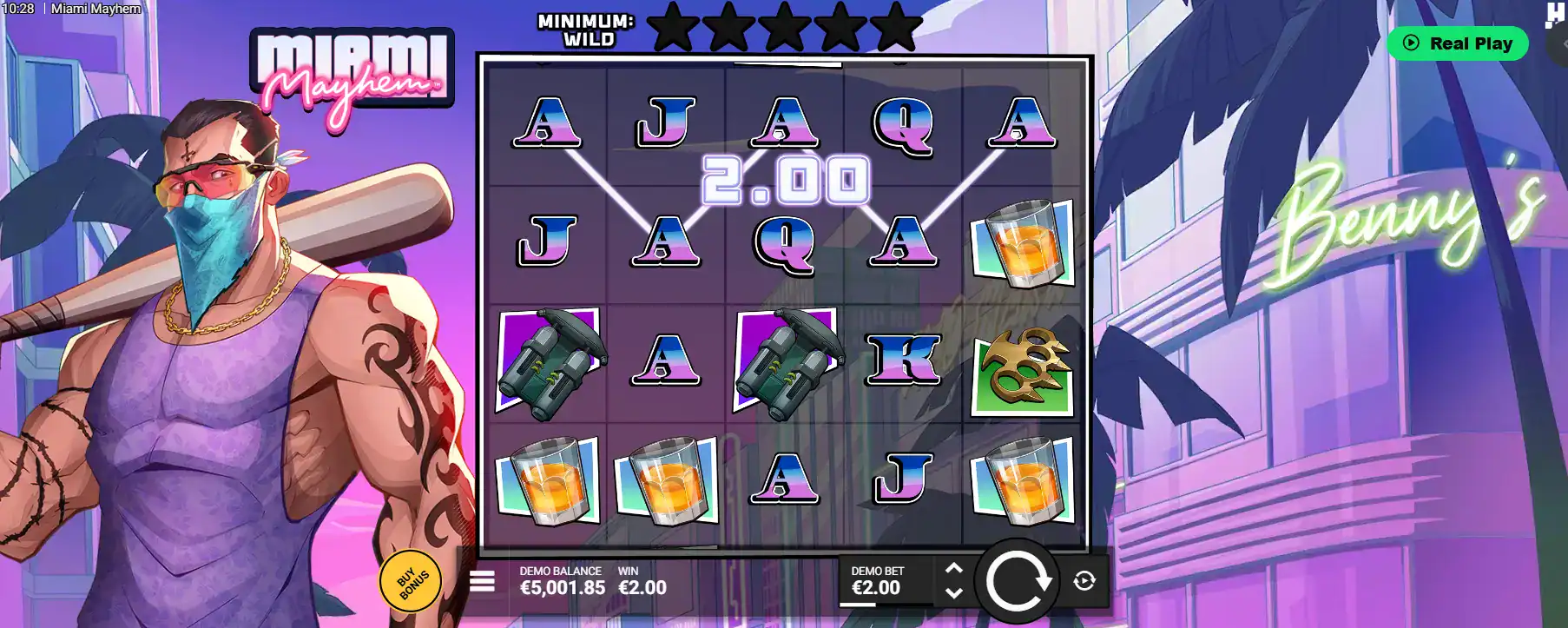Increase the demo bet with the up arrow

[953, 569]
